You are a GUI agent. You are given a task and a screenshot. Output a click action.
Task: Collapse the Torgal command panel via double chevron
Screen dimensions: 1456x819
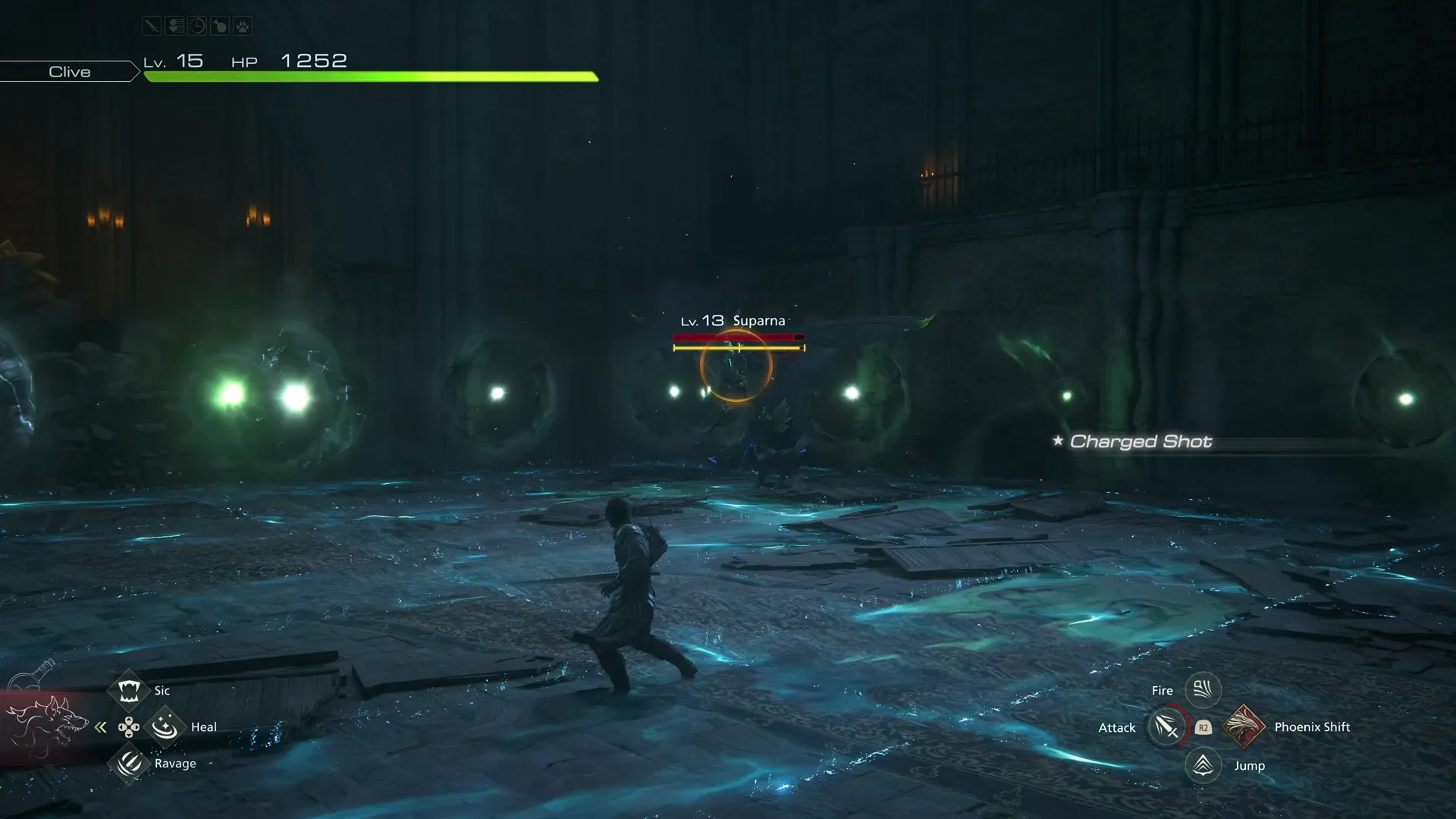[101, 726]
